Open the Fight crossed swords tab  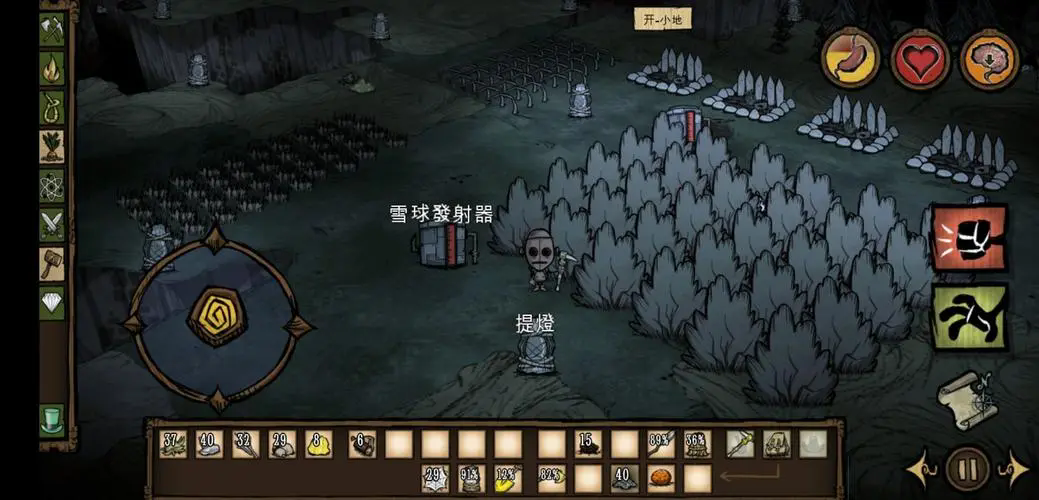[52, 225]
